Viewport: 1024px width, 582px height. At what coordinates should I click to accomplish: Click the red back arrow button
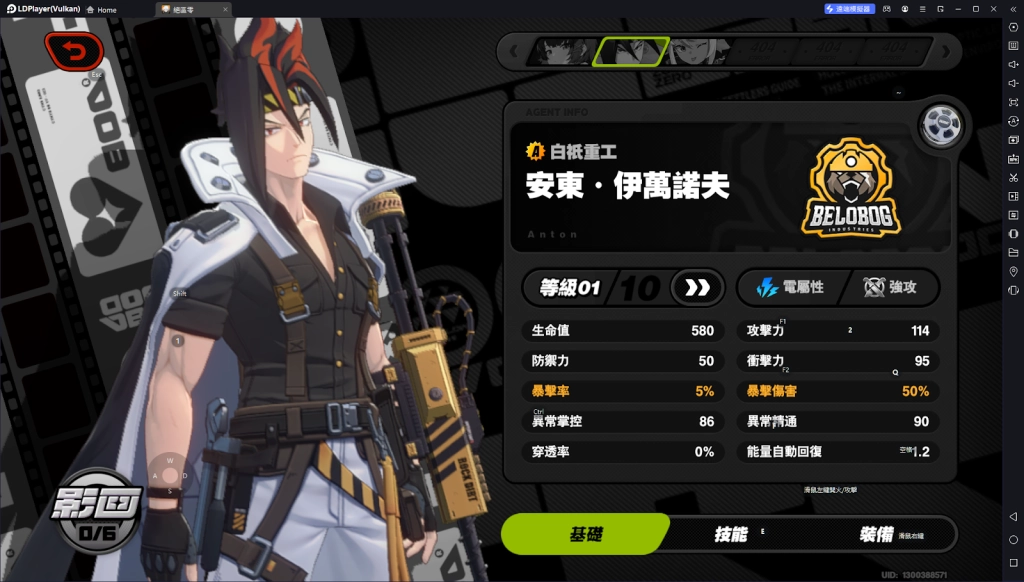pos(73,50)
